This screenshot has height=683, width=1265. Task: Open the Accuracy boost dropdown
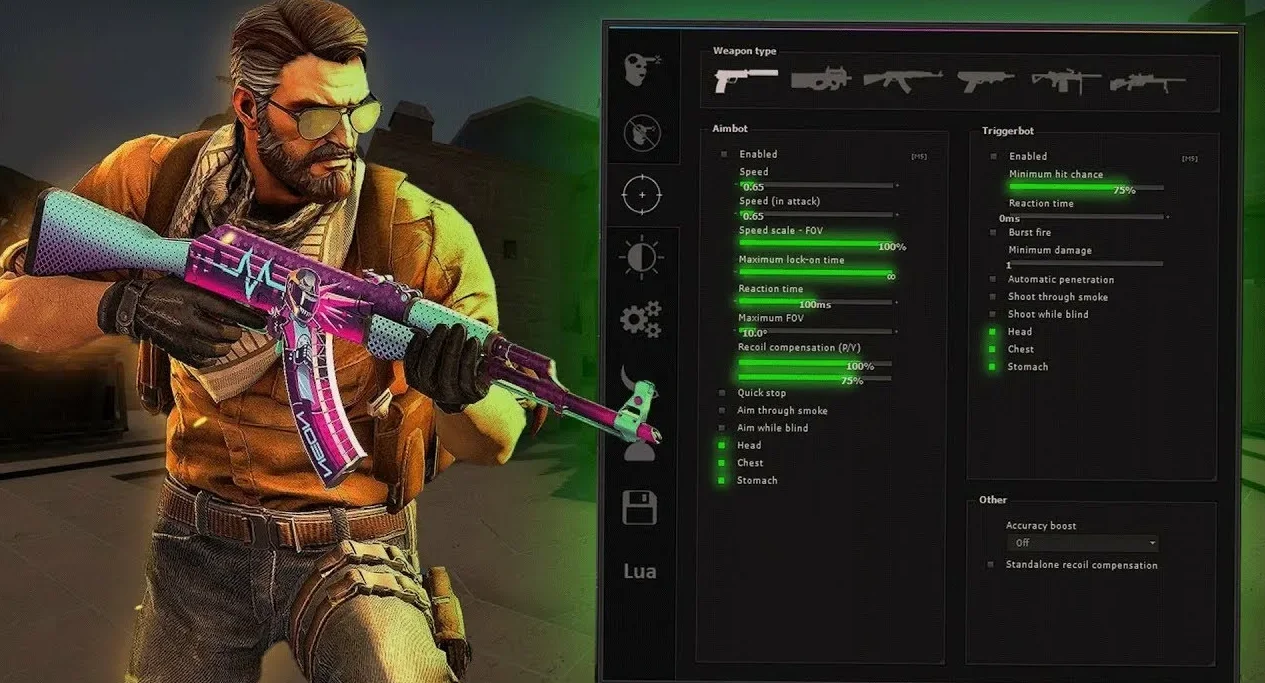(1082, 543)
